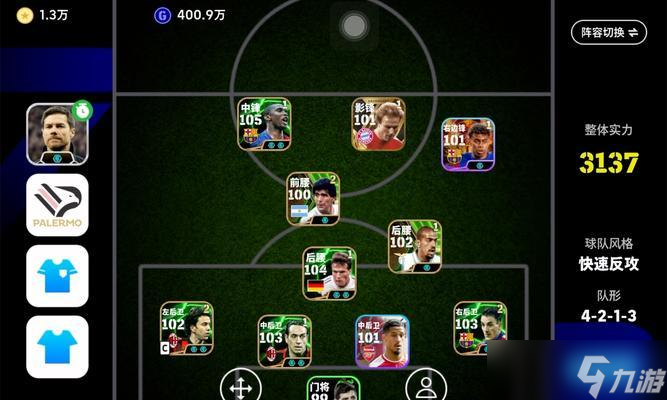Select the 影锋 101 player card
This screenshot has width=667, height=400.
tap(378, 124)
